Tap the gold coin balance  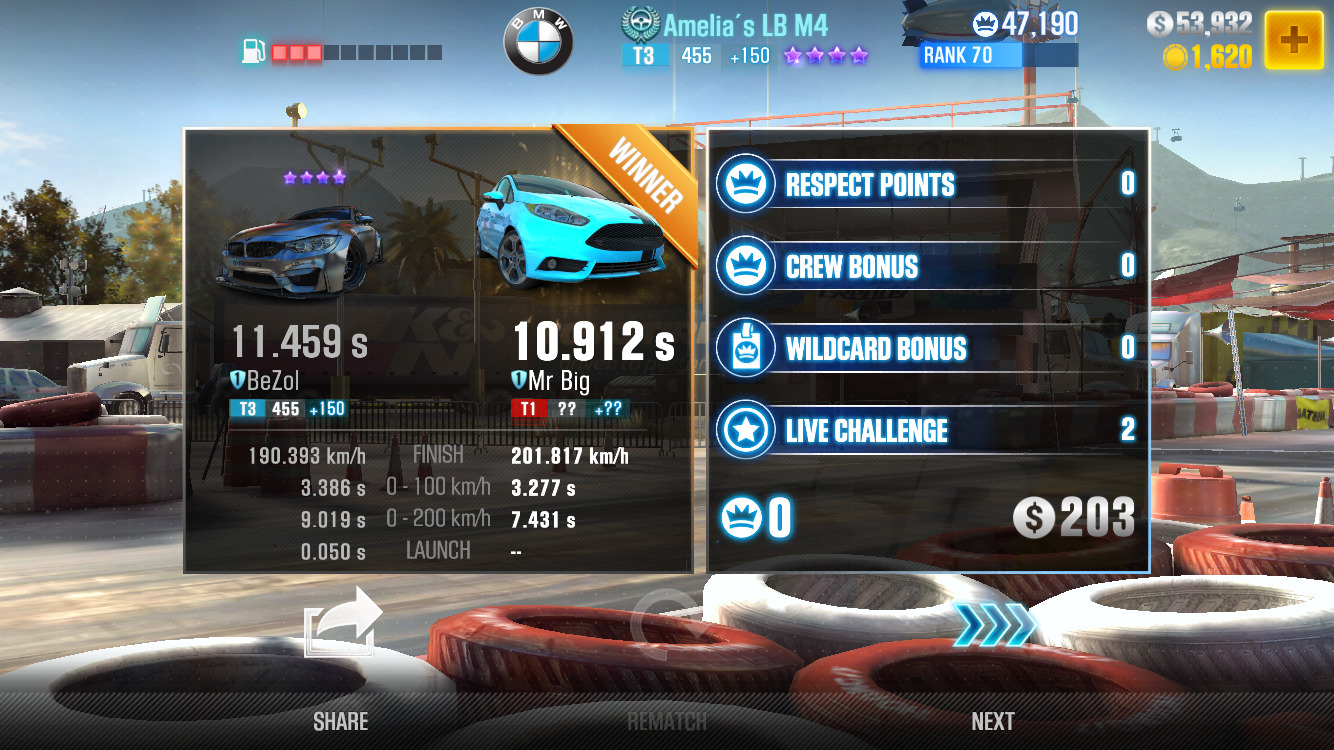point(1208,57)
